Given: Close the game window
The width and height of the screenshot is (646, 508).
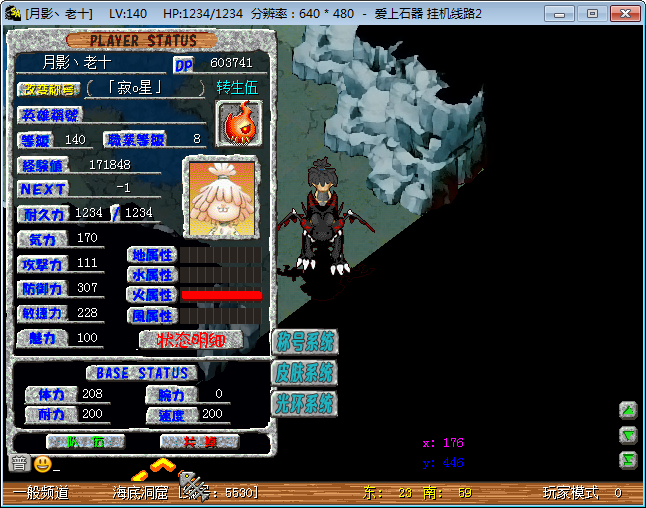Looking at the screenshot, I should (x=621, y=14).
